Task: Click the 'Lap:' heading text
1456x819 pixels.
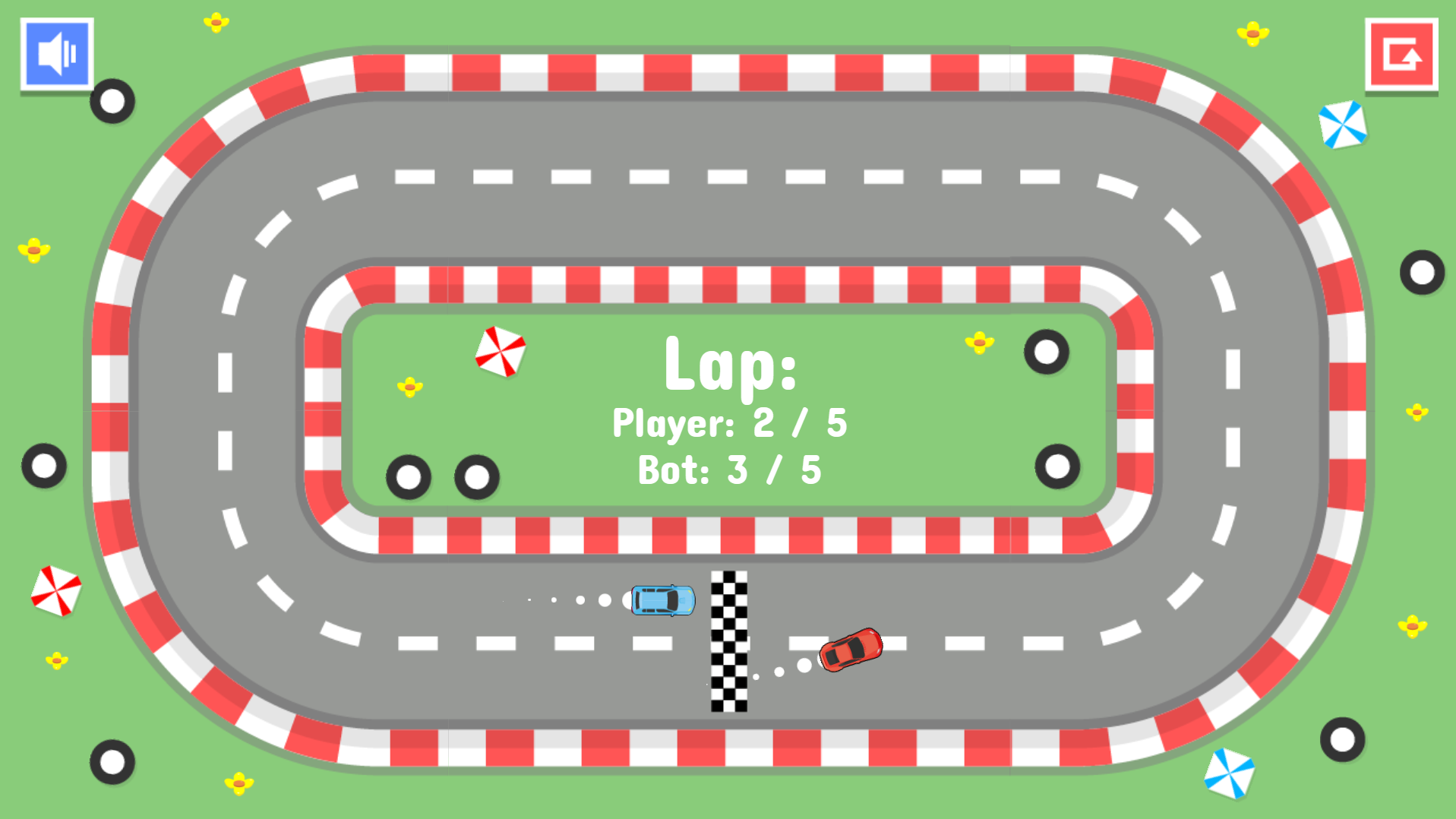Action: coord(731,367)
